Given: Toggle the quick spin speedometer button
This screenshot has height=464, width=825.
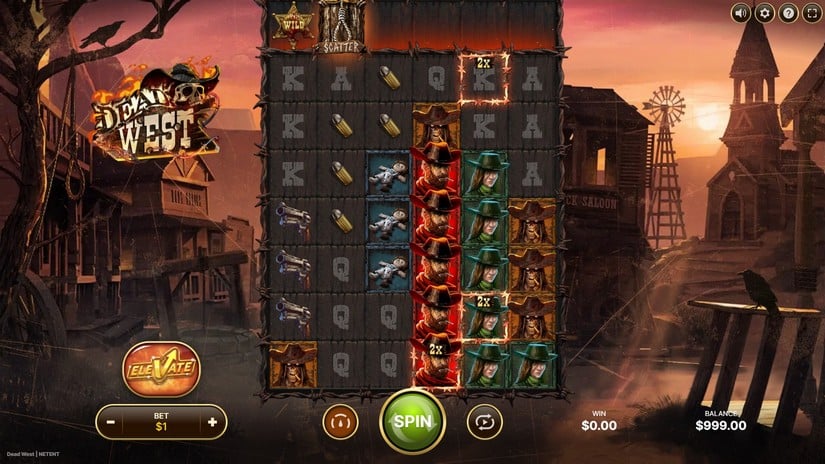Looking at the screenshot, I should [340, 422].
